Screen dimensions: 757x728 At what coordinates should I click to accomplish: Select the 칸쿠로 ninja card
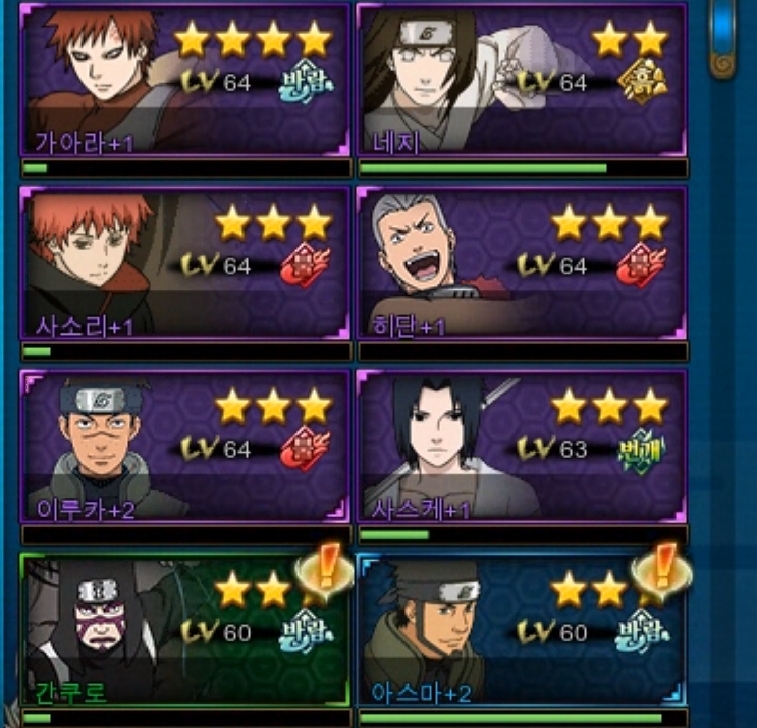click(x=185, y=630)
